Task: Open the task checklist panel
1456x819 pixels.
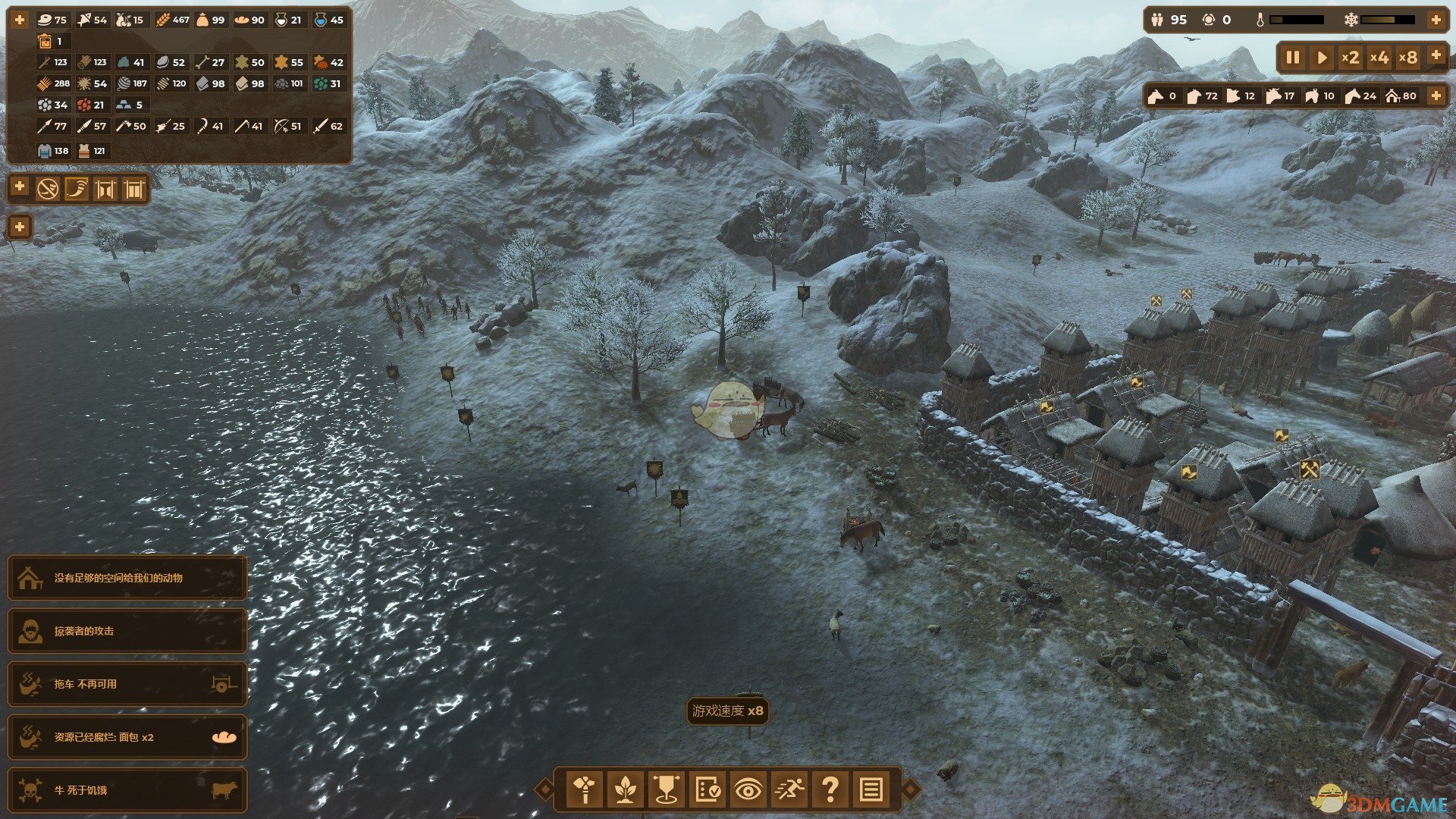Action: pyautogui.click(x=707, y=789)
